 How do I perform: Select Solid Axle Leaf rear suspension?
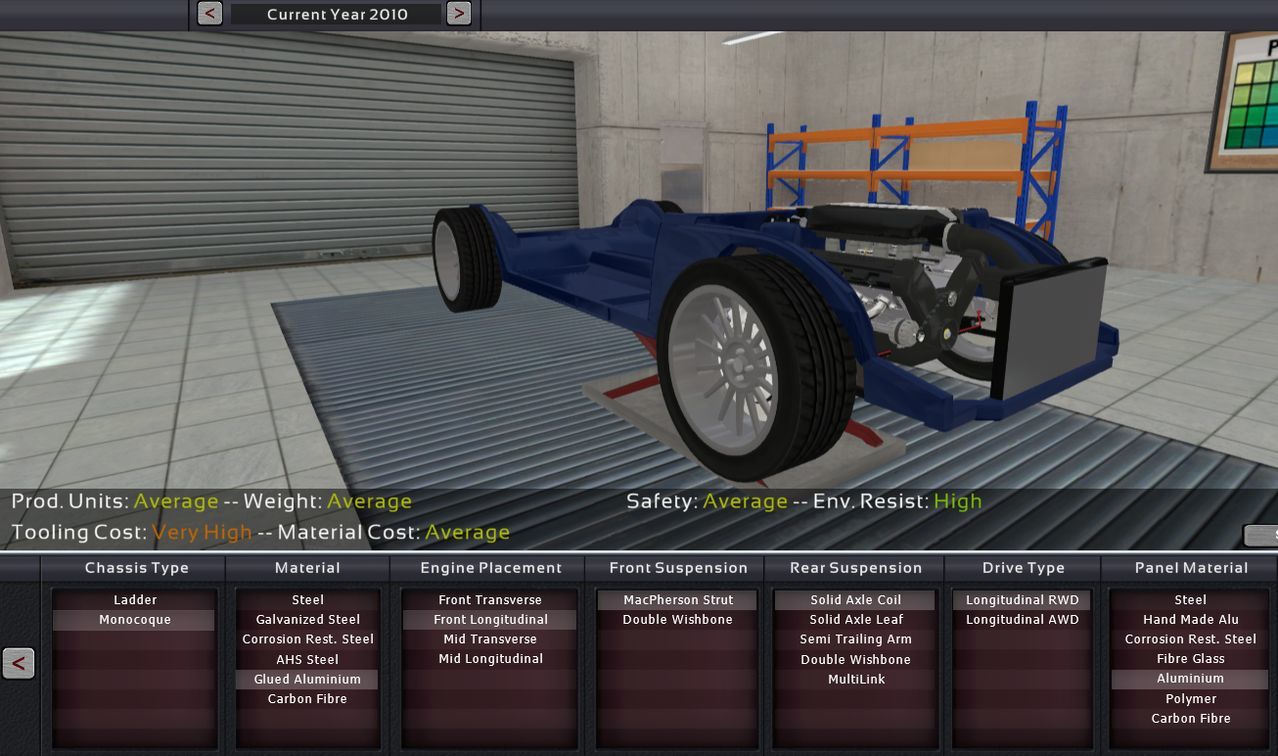pyautogui.click(x=856, y=620)
